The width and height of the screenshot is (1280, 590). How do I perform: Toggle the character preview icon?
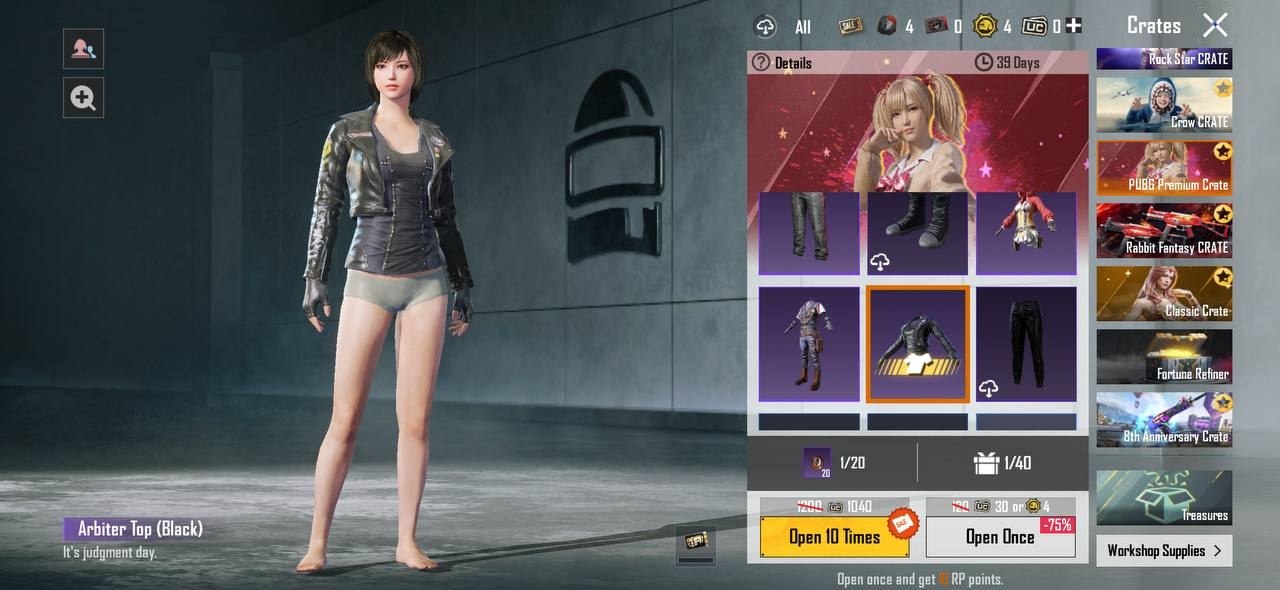[x=83, y=48]
